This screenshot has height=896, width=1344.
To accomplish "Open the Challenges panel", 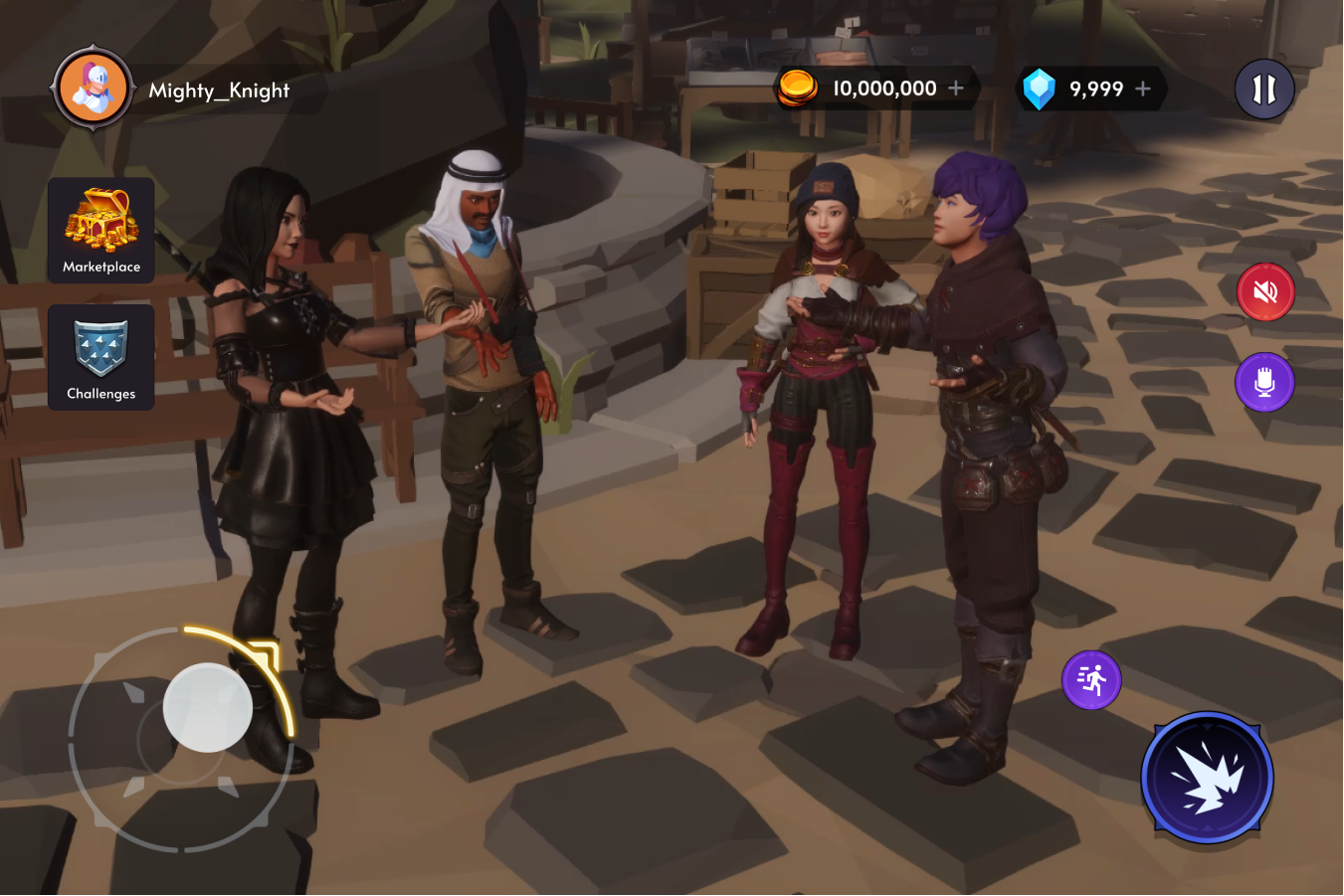I will [100, 357].
